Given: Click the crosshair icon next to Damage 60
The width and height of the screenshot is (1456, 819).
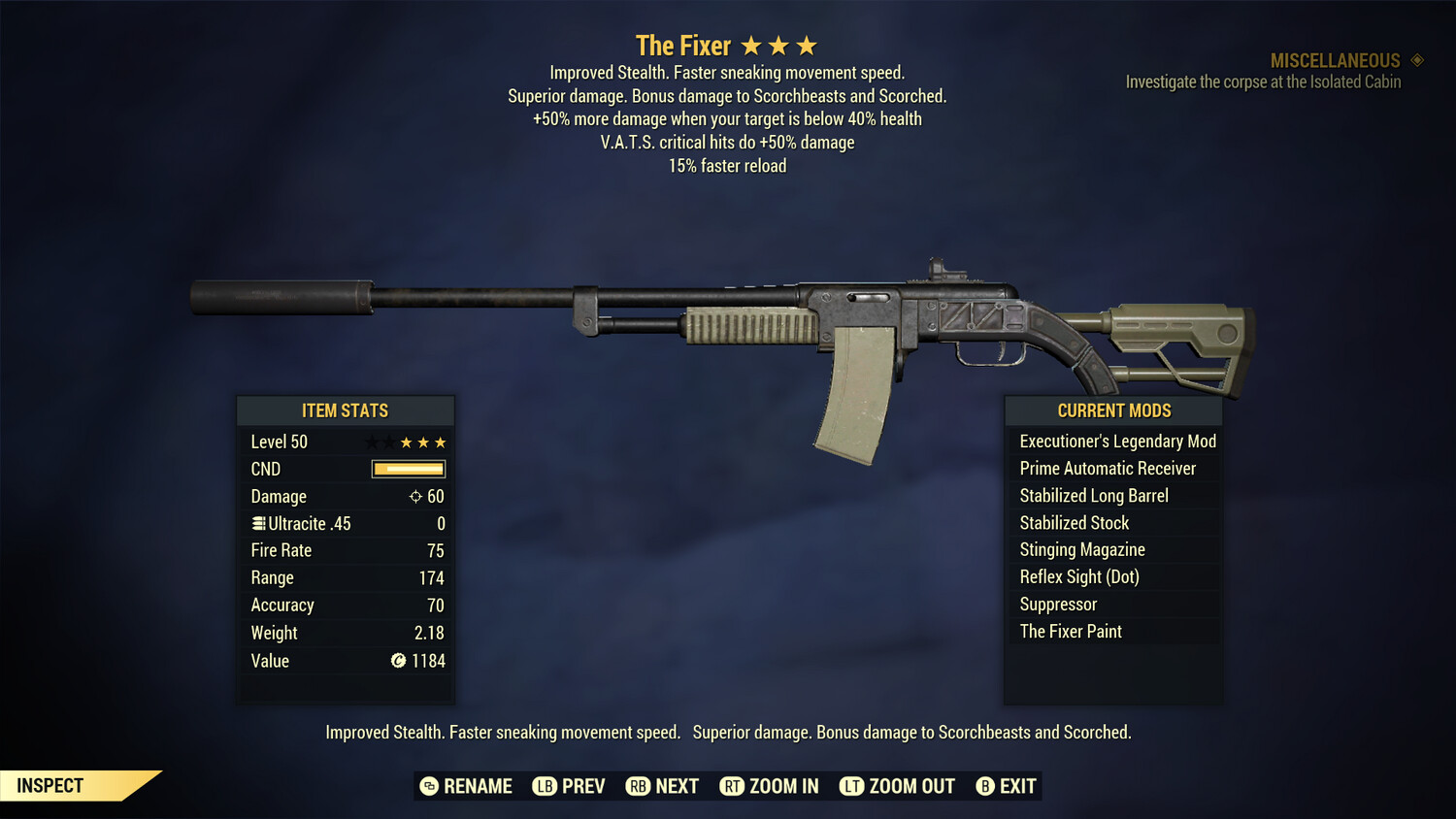Looking at the screenshot, I should pyautogui.click(x=416, y=496).
